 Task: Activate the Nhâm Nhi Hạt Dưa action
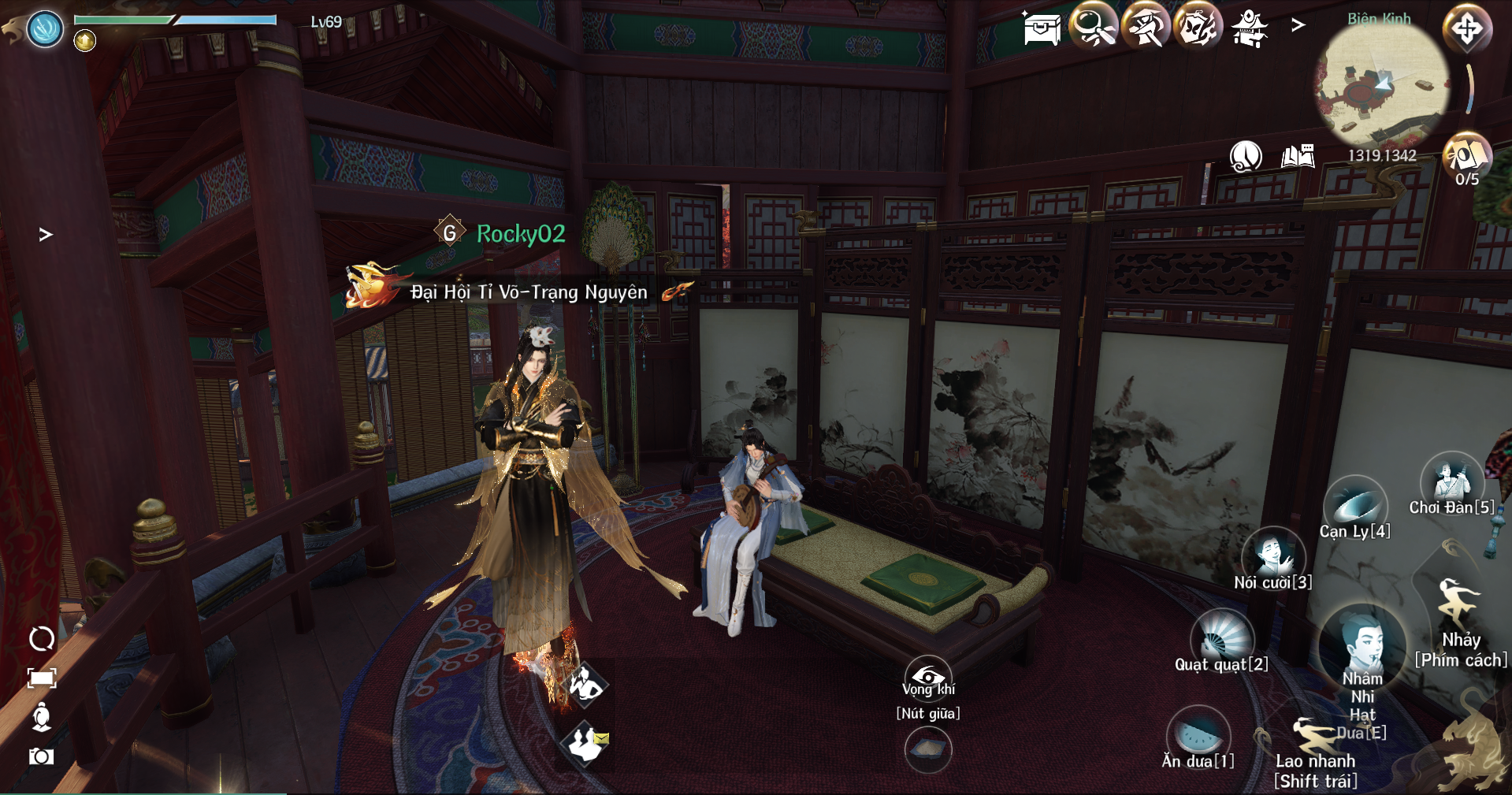coord(1362,646)
